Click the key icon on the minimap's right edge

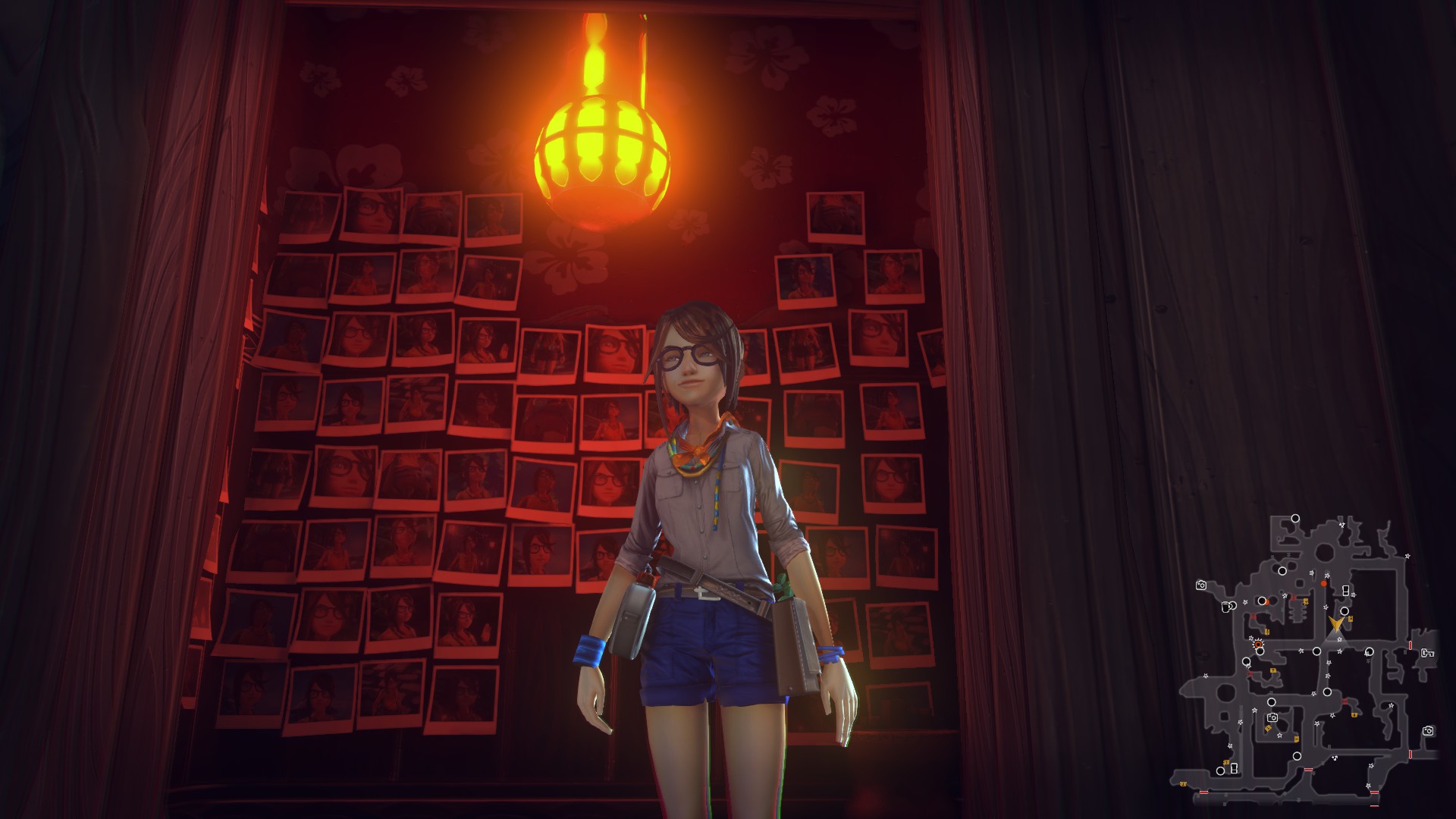(1428, 653)
